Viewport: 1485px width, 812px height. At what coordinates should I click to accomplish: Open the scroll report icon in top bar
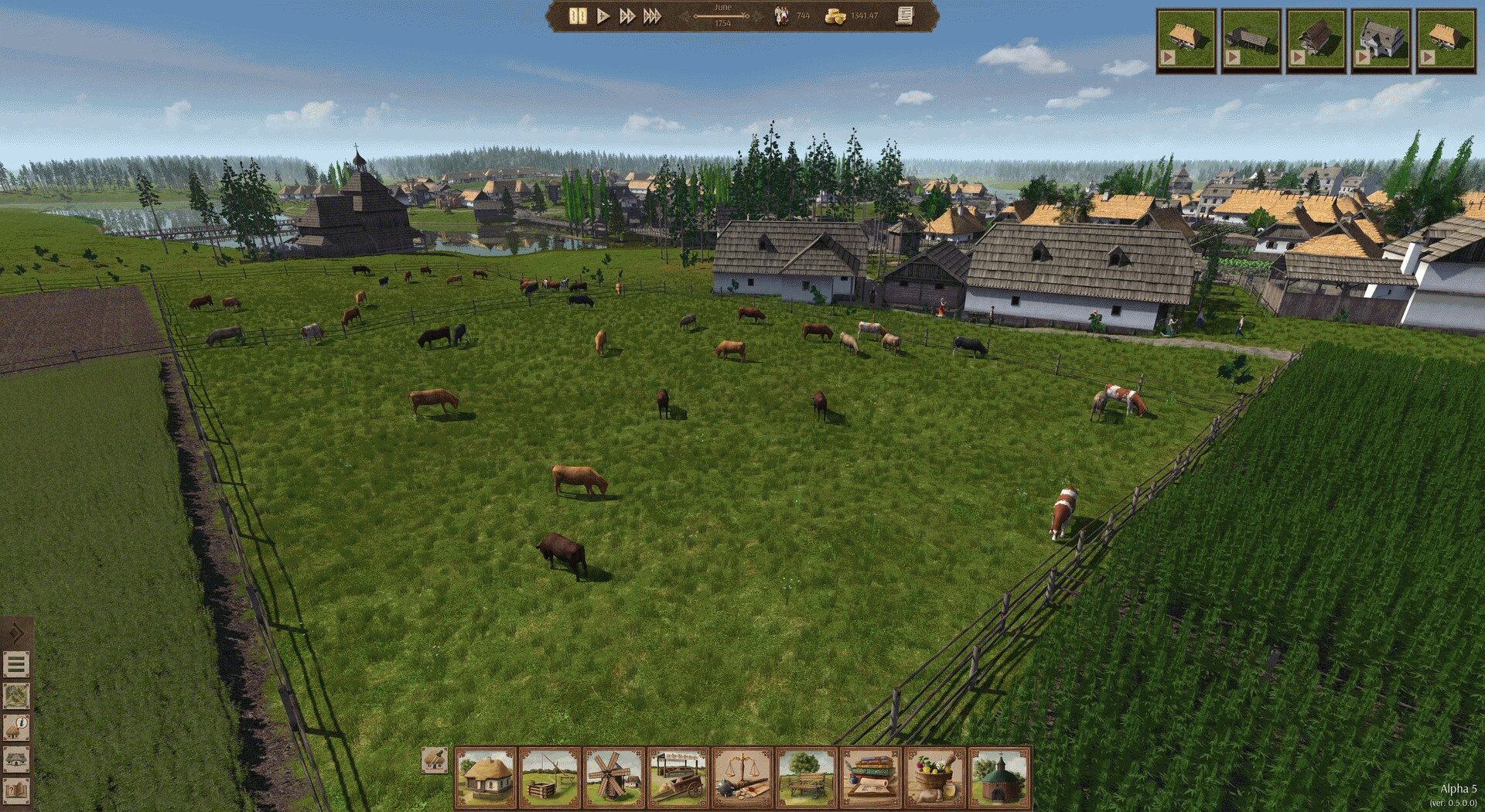coord(905,15)
